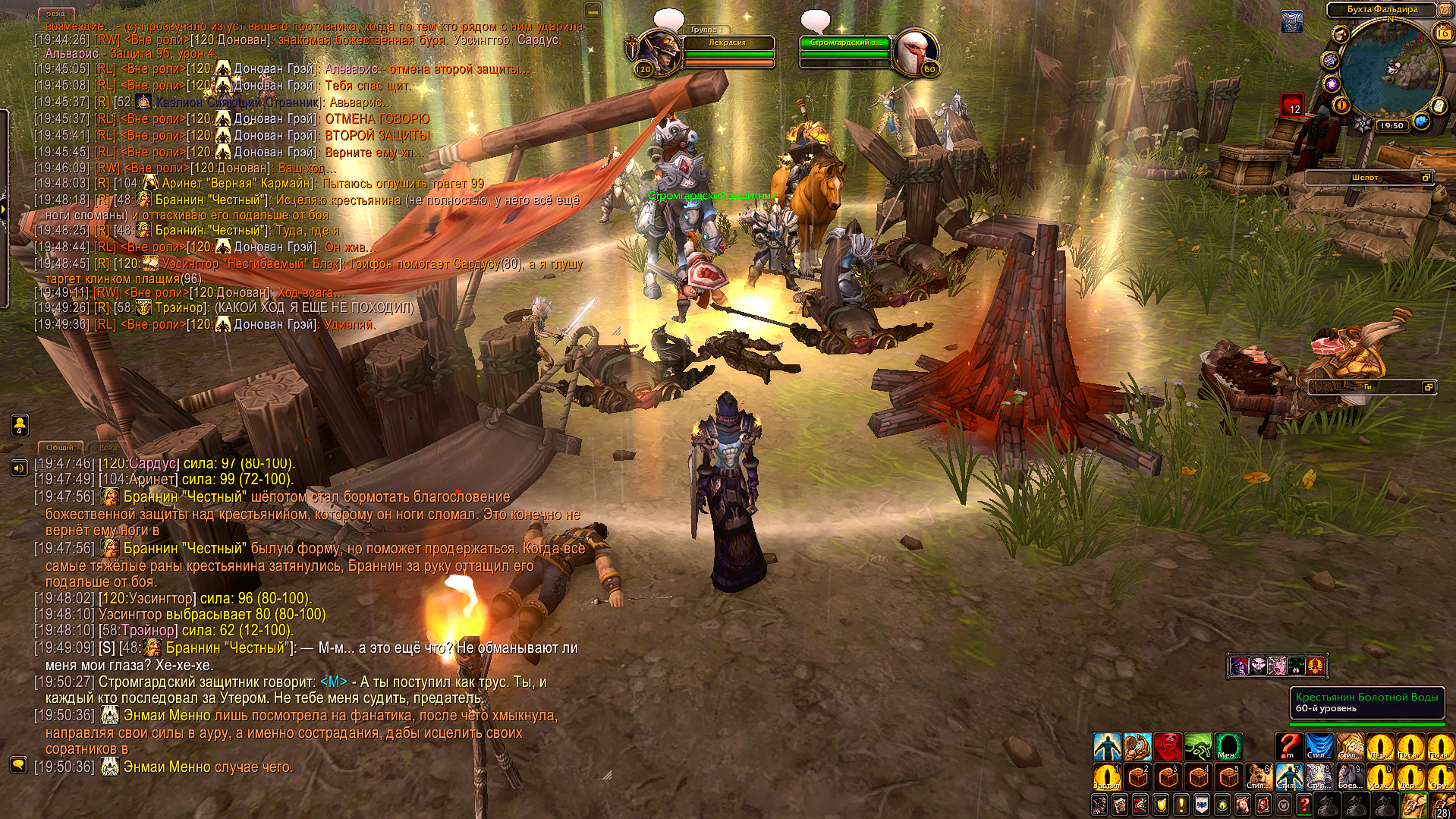Image resolution: width=1456 pixels, height=819 pixels.
Task: Click the red heart debuff icon showing 12
Action: (1293, 105)
